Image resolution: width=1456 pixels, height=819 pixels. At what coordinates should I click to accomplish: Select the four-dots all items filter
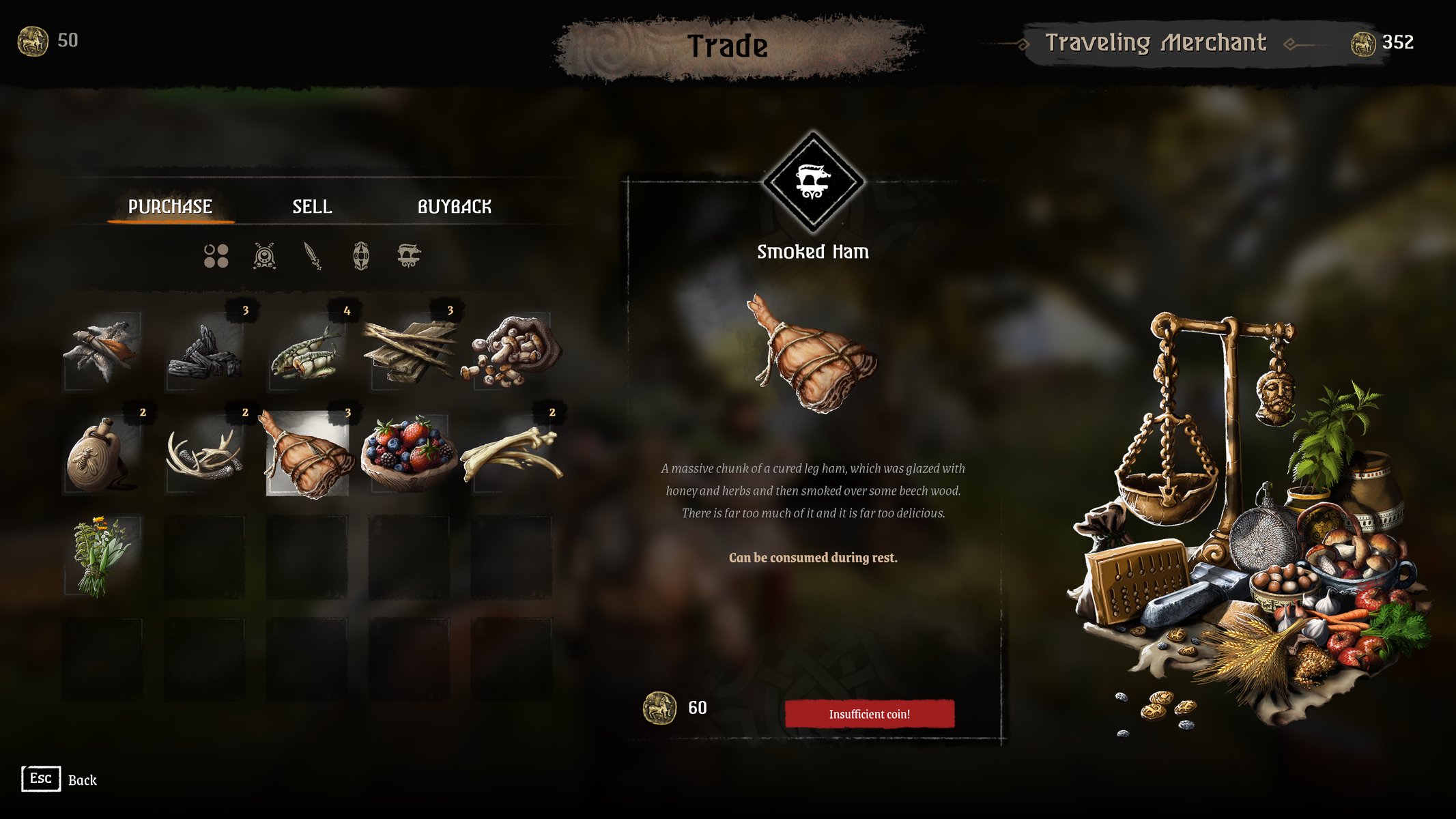point(216,256)
